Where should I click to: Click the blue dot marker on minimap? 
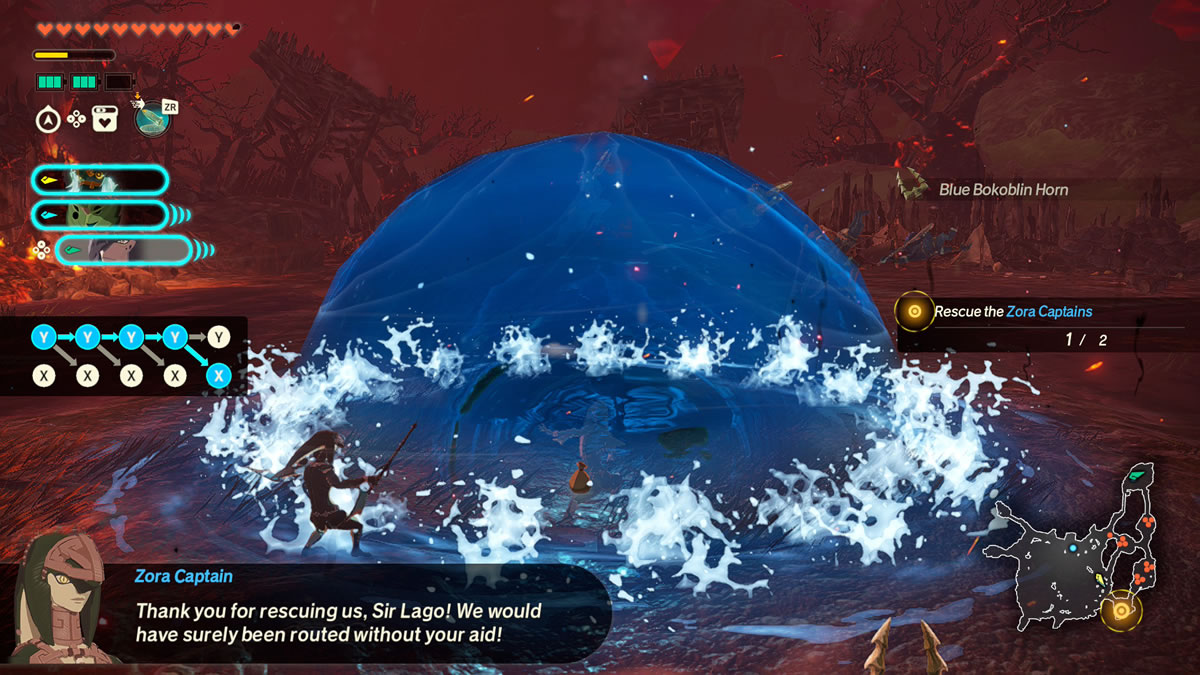1072,548
